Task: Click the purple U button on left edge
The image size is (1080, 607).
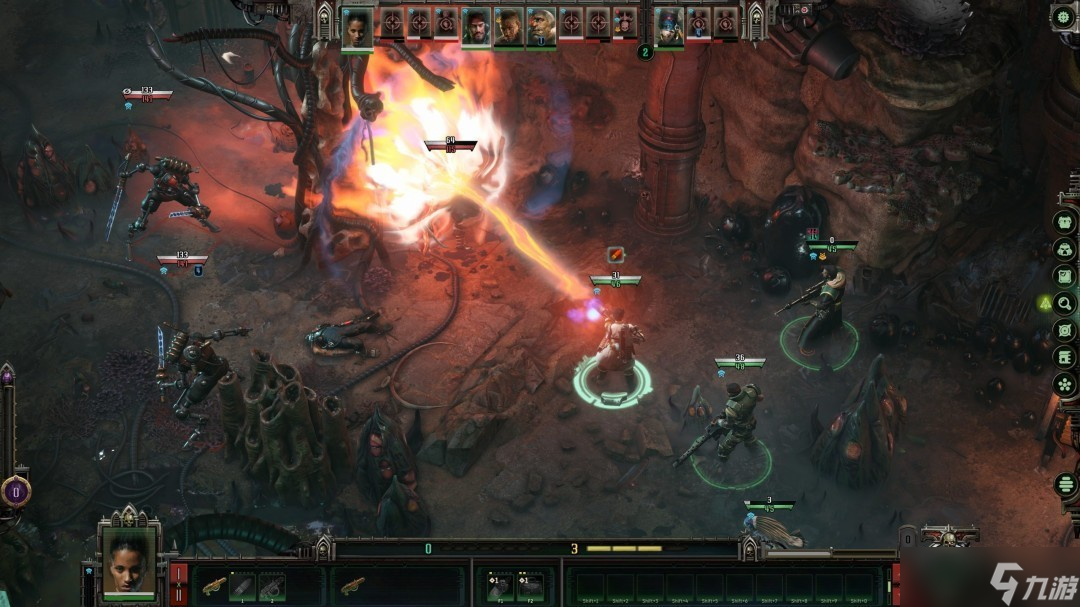Action: click(x=15, y=491)
